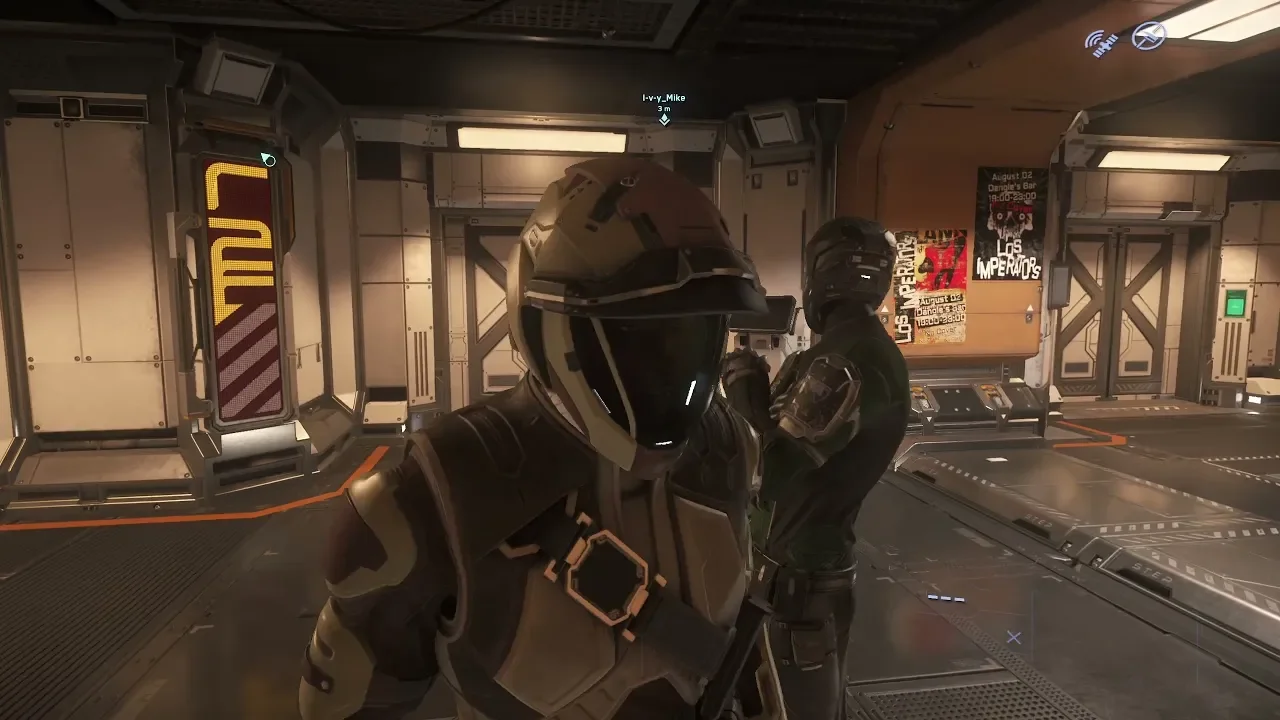Select the I-v-y_Mike player marker

pos(664,119)
